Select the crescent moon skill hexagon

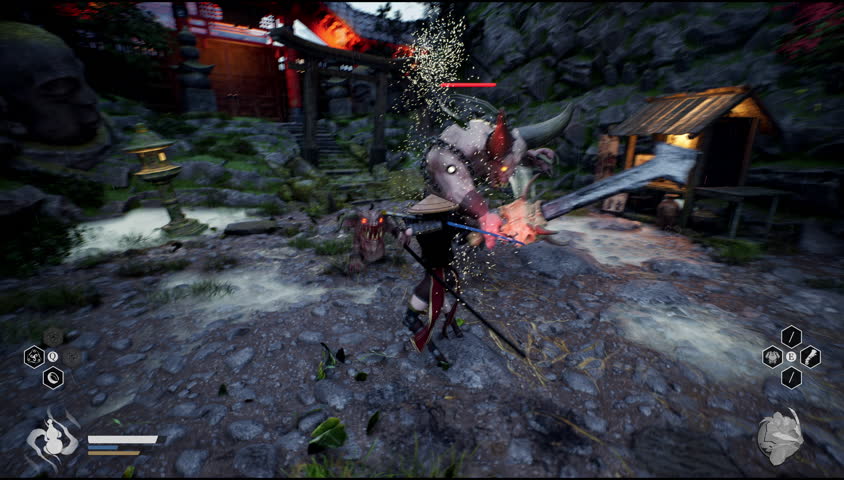point(53,377)
